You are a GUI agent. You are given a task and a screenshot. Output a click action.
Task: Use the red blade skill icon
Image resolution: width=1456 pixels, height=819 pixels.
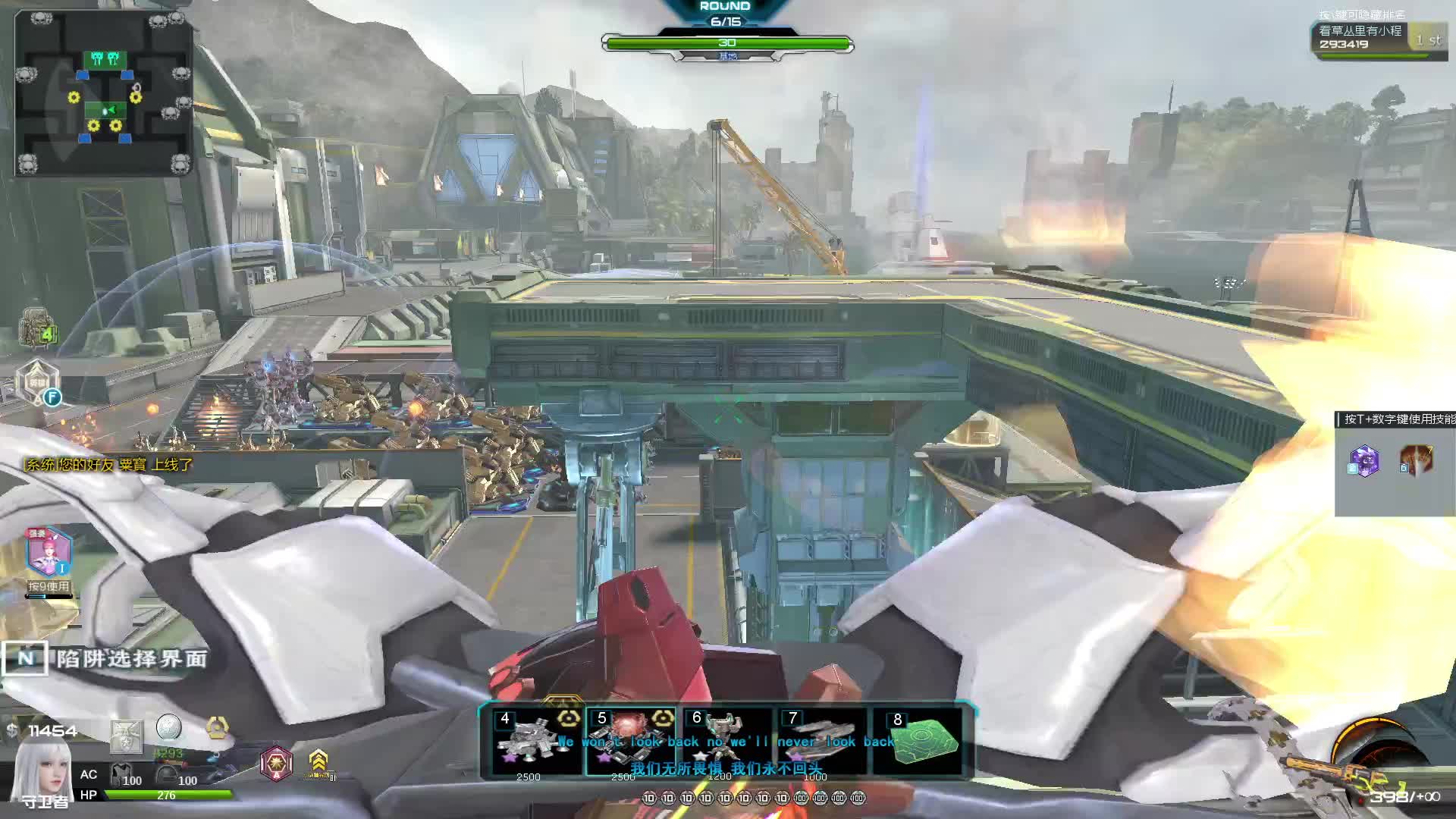(1416, 460)
